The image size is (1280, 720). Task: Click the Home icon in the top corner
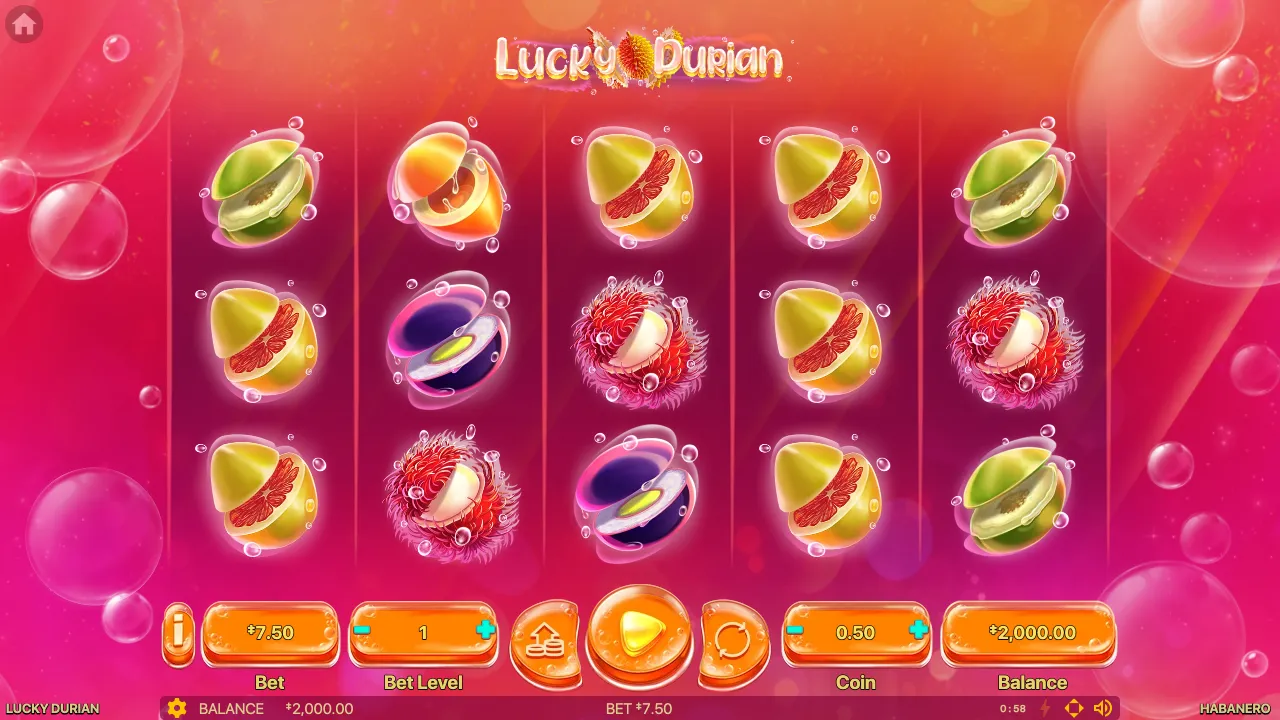(22, 25)
